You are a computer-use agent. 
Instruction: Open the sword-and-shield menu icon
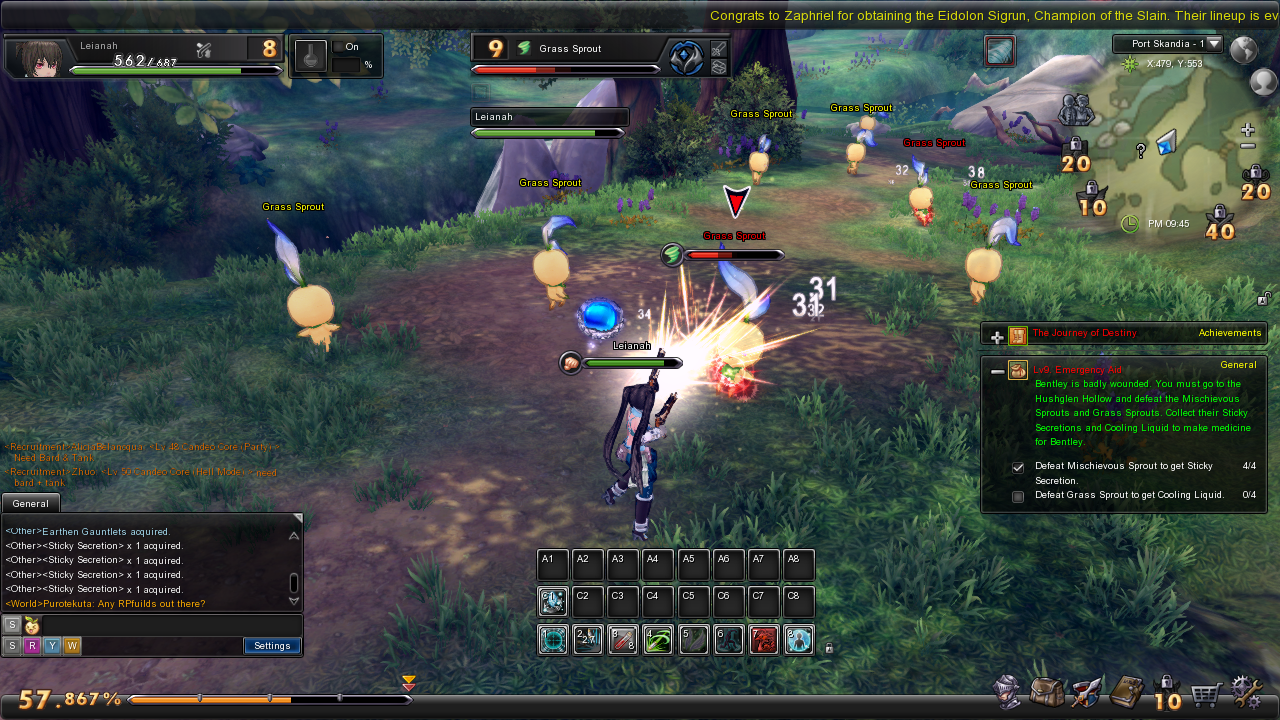point(1087,692)
